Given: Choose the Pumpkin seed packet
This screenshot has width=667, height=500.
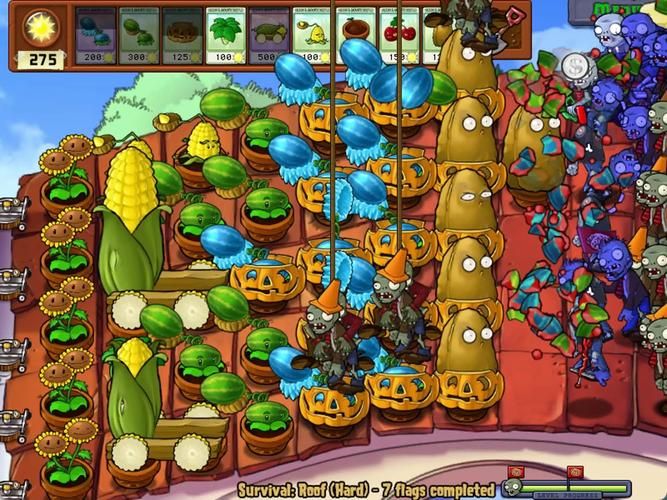Looking at the screenshot, I should (x=183, y=37).
